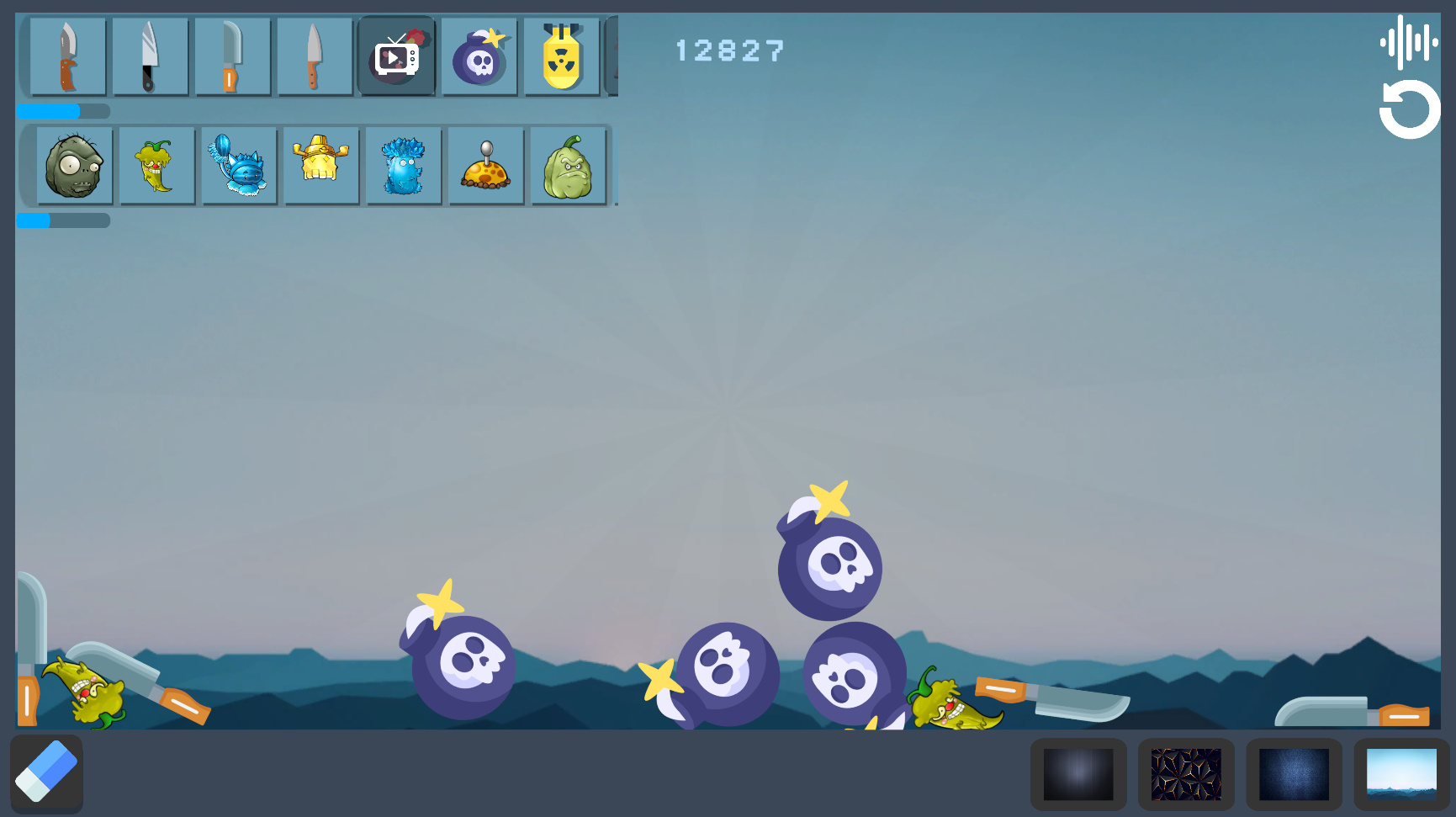Switch to the mountain landscape background

coord(1400,772)
